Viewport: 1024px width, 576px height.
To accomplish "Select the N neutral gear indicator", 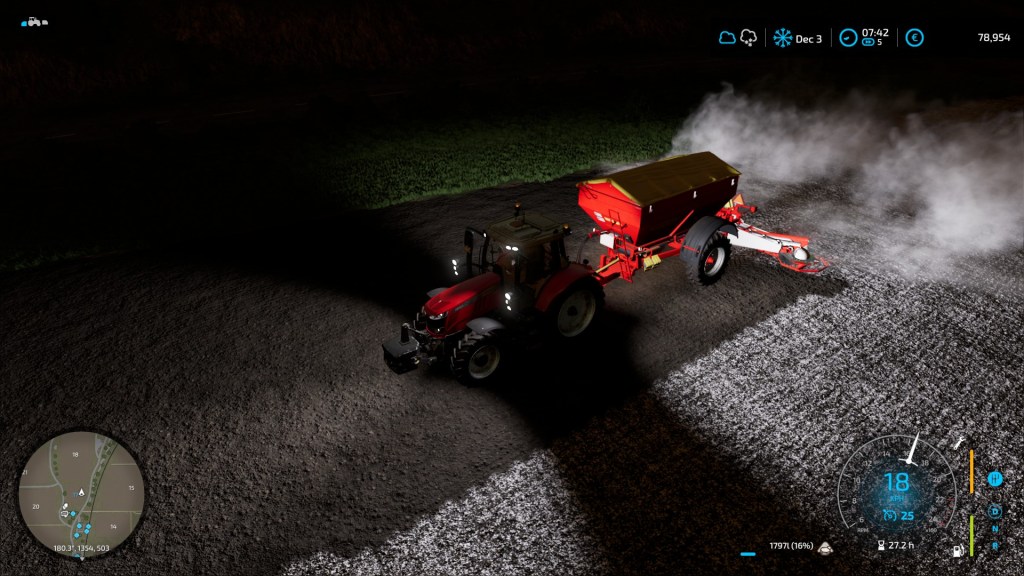I will point(995,529).
